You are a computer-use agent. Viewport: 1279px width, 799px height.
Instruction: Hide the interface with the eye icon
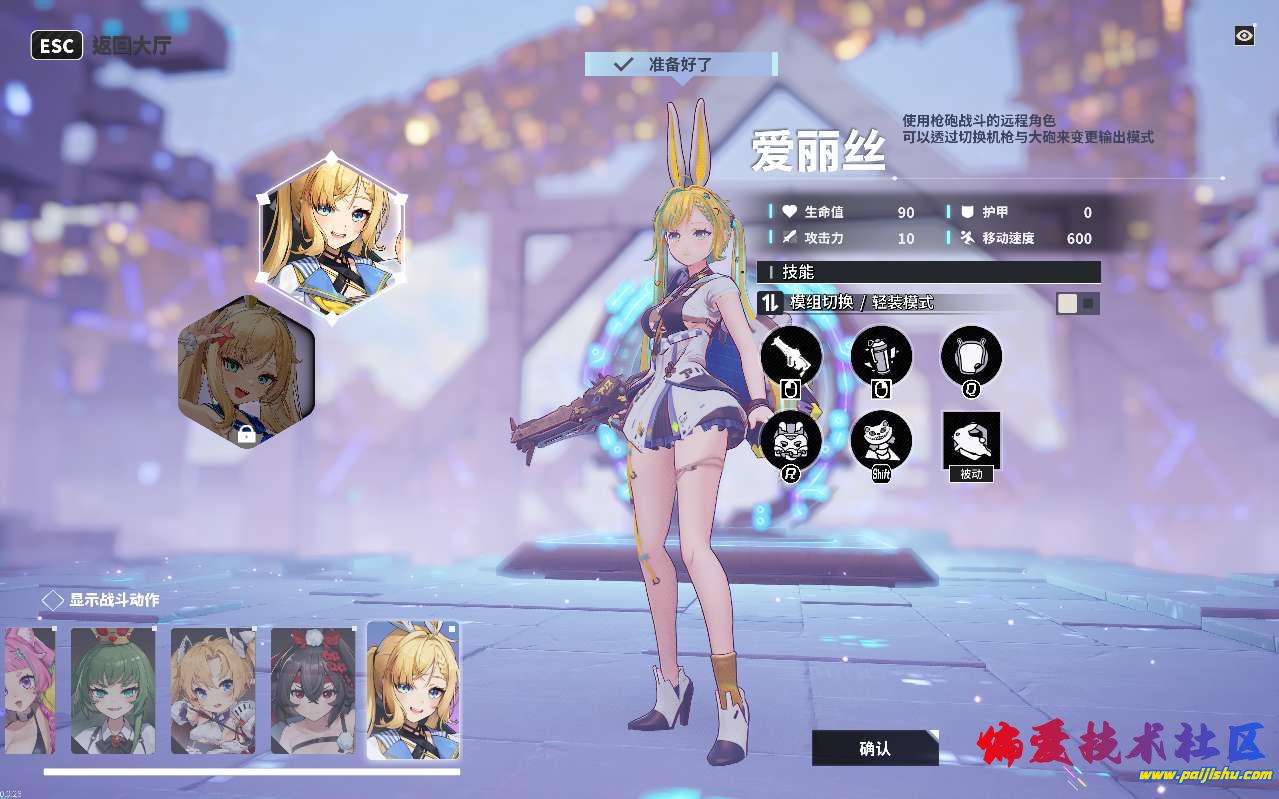pos(1244,36)
